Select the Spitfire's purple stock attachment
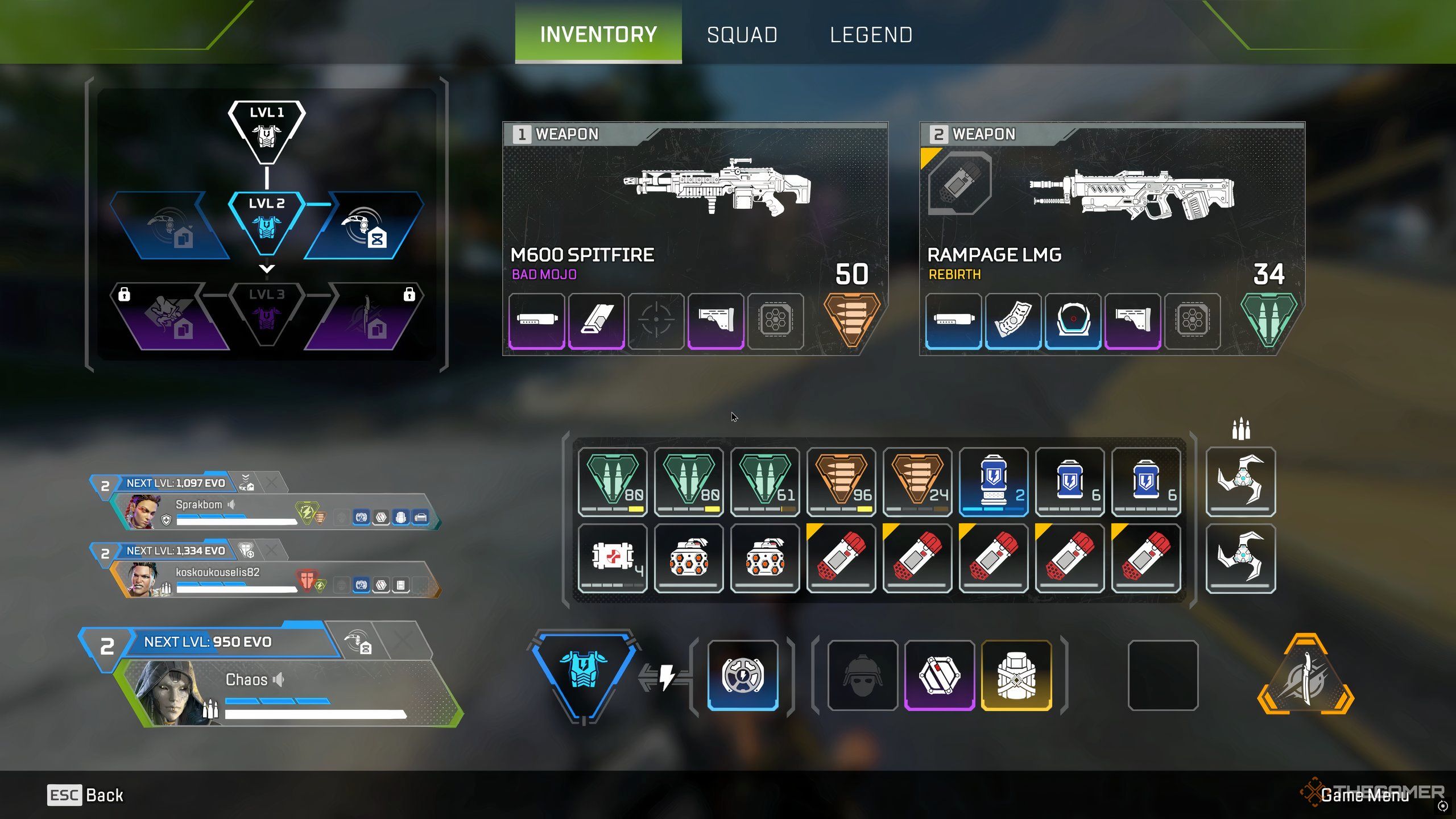Image resolution: width=1456 pixels, height=819 pixels. coord(715,320)
